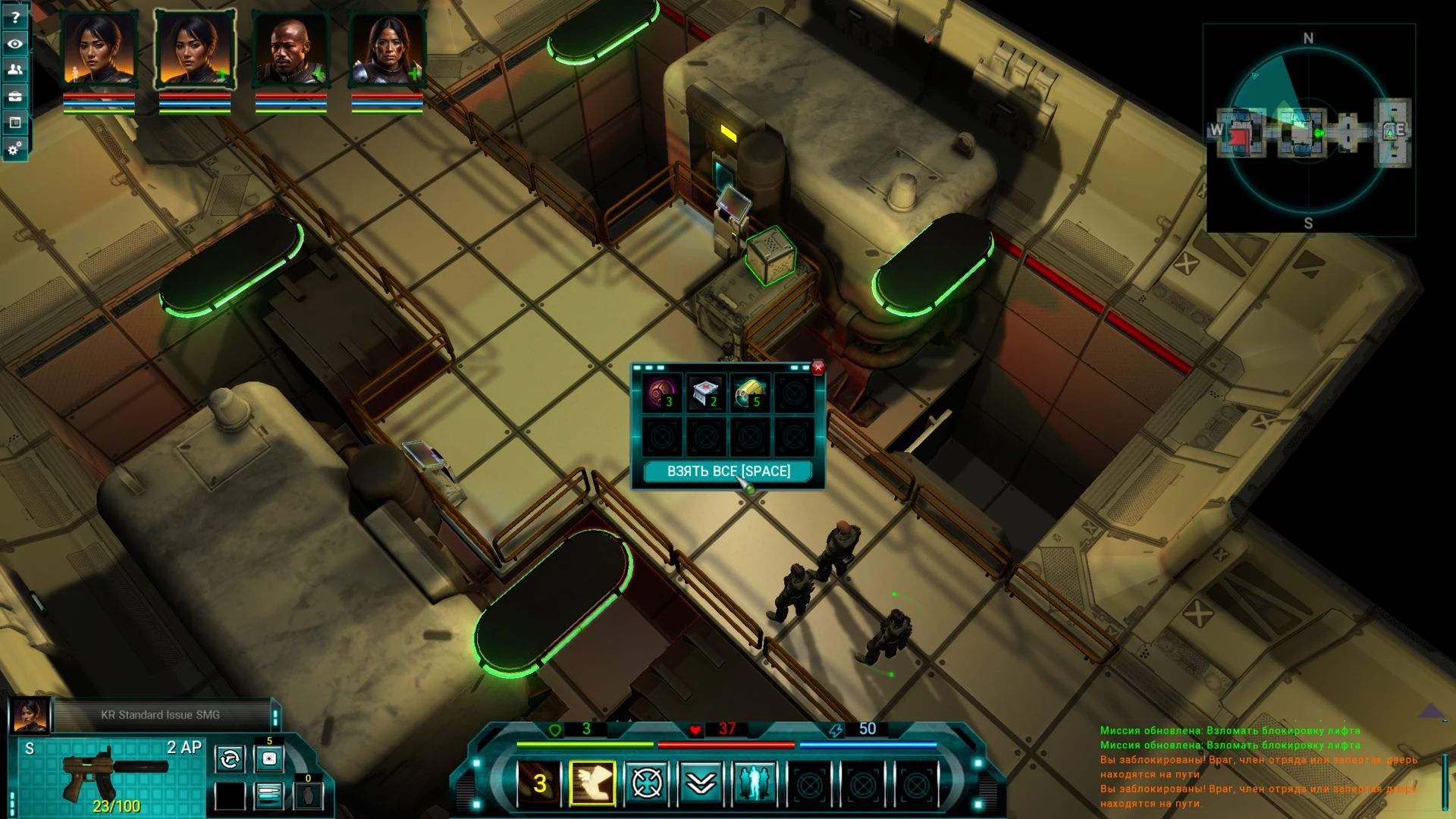The image size is (1456, 819).
Task: Pick up the white medkit box stack
Action: click(705, 394)
